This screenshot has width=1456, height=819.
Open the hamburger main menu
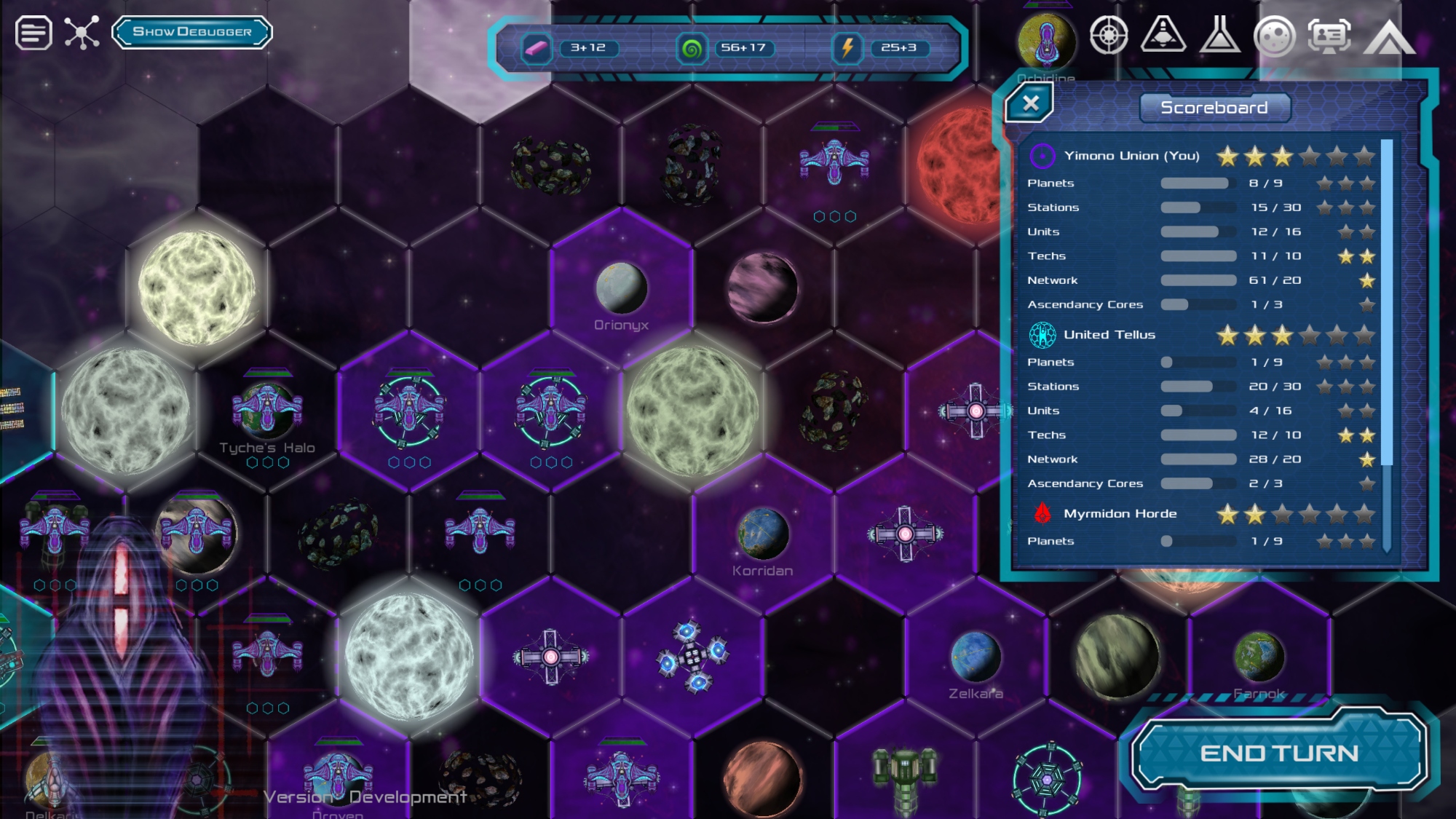coord(33,33)
